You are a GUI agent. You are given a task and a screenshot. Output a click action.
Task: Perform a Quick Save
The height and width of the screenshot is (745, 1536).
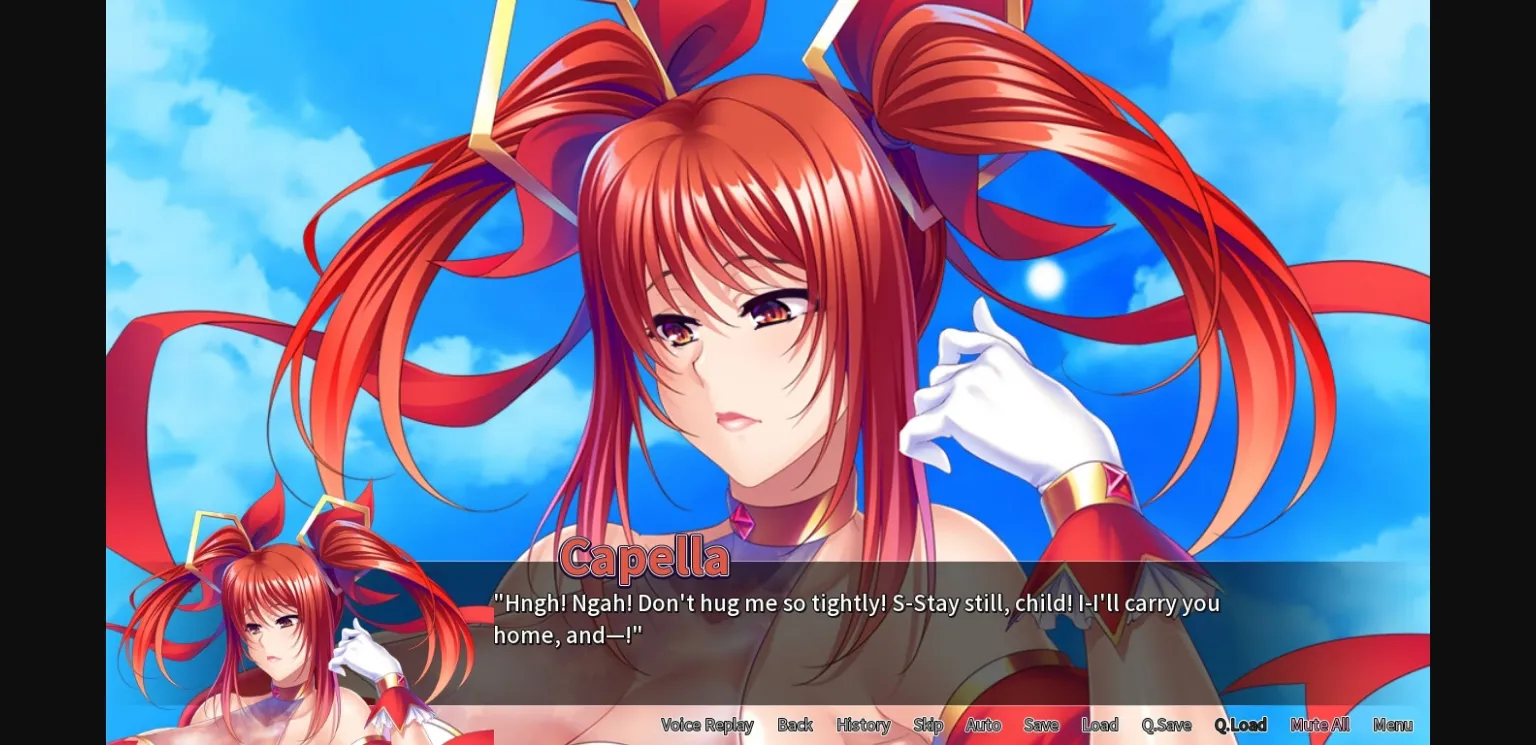[1166, 724]
